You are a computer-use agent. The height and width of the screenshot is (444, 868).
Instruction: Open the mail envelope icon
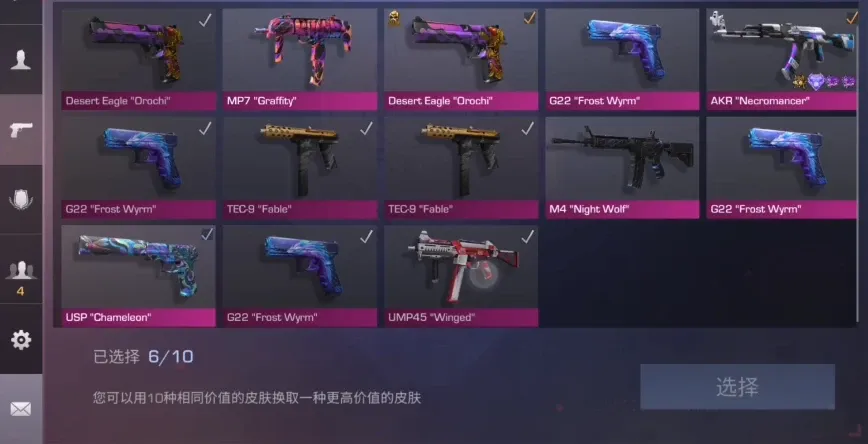[x=20, y=408]
